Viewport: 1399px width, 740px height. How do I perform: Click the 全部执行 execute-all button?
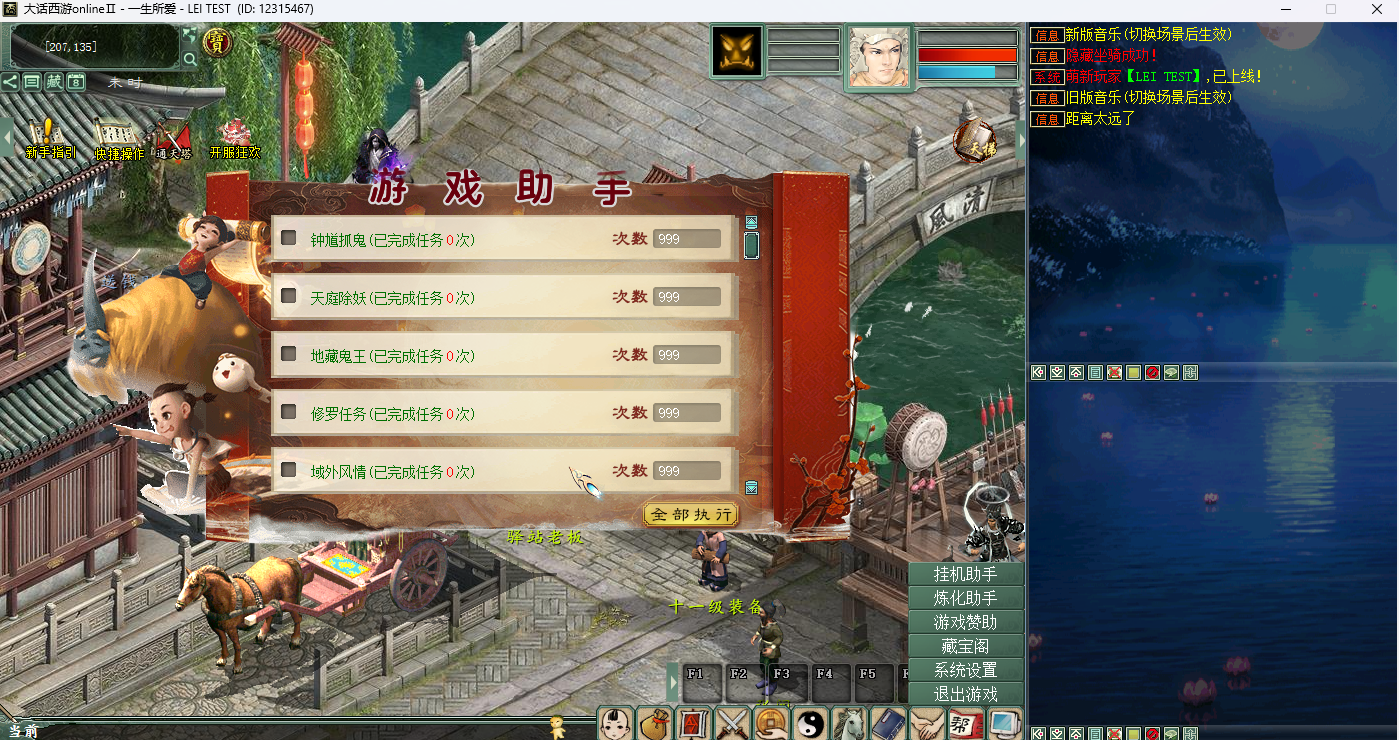(x=691, y=514)
